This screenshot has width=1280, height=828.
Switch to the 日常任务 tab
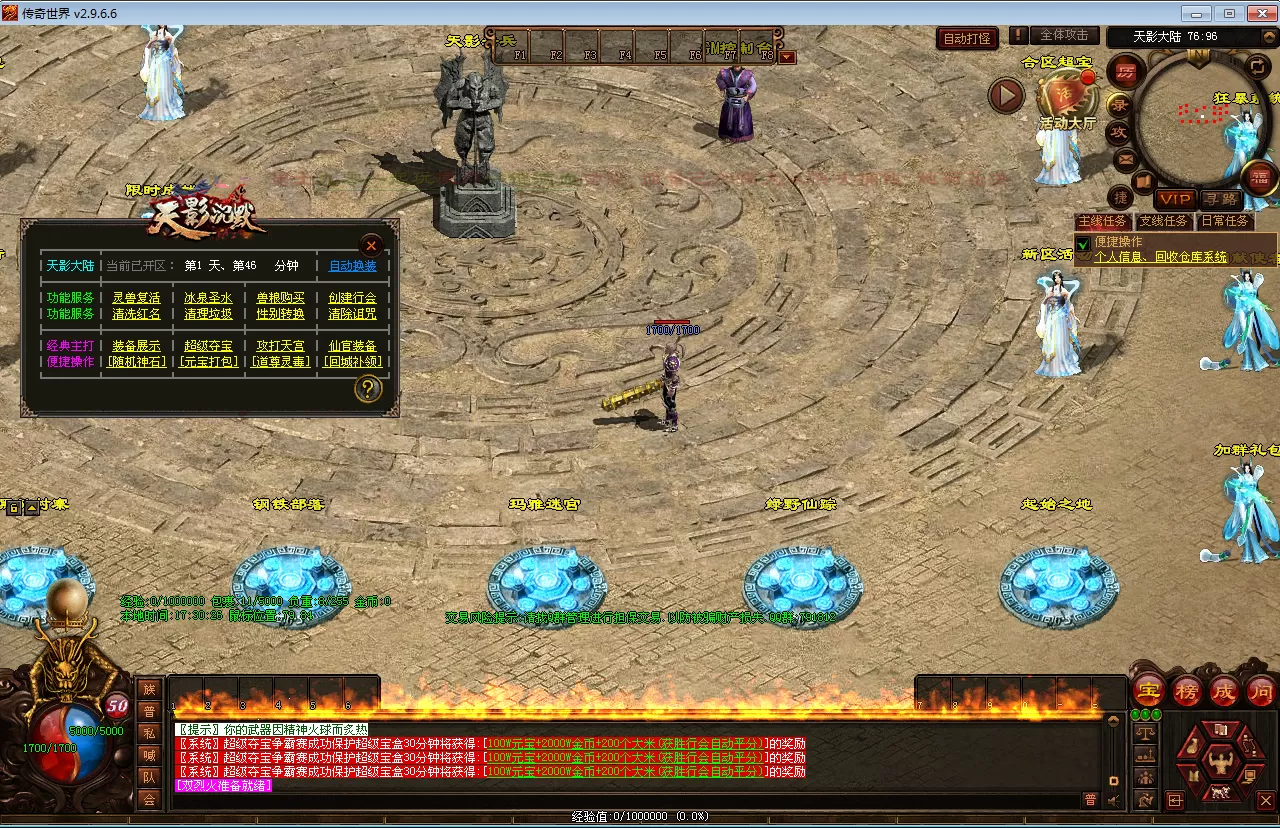(1225, 221)
